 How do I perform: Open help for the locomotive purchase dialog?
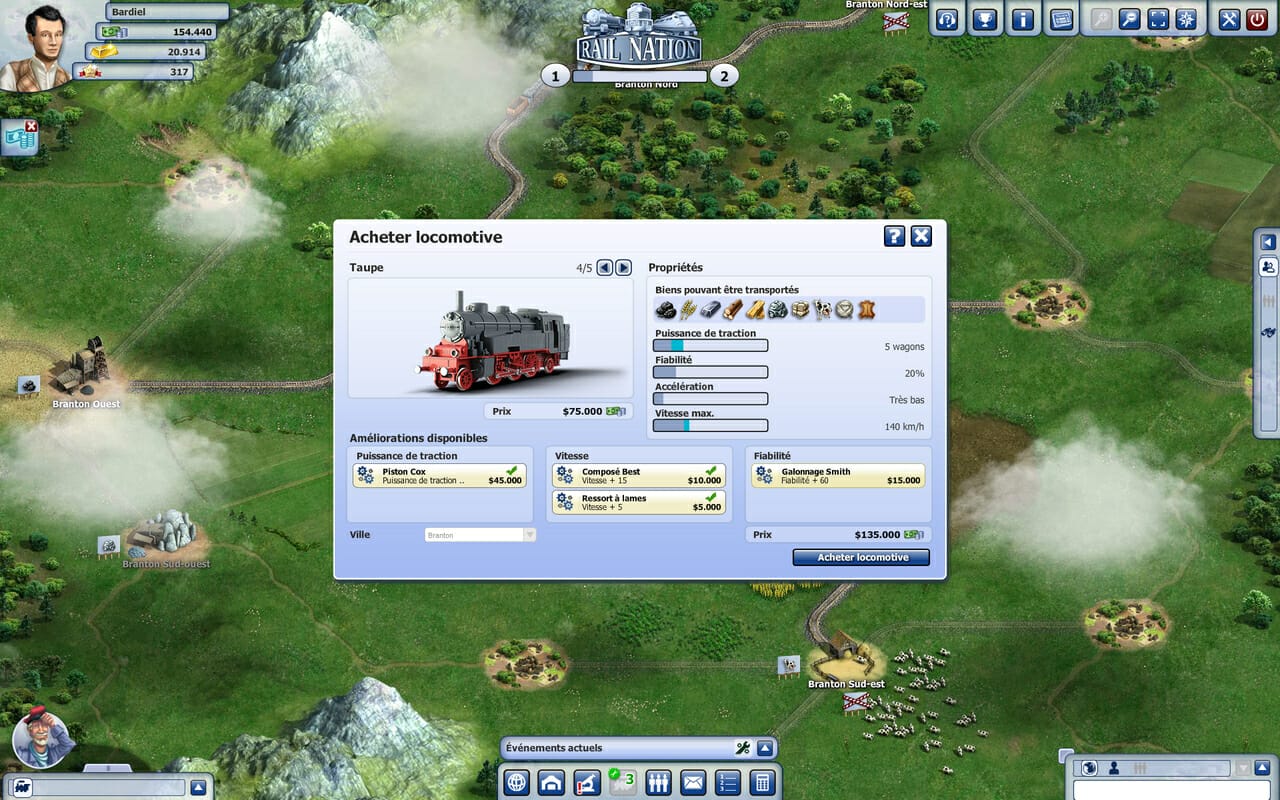894,236
